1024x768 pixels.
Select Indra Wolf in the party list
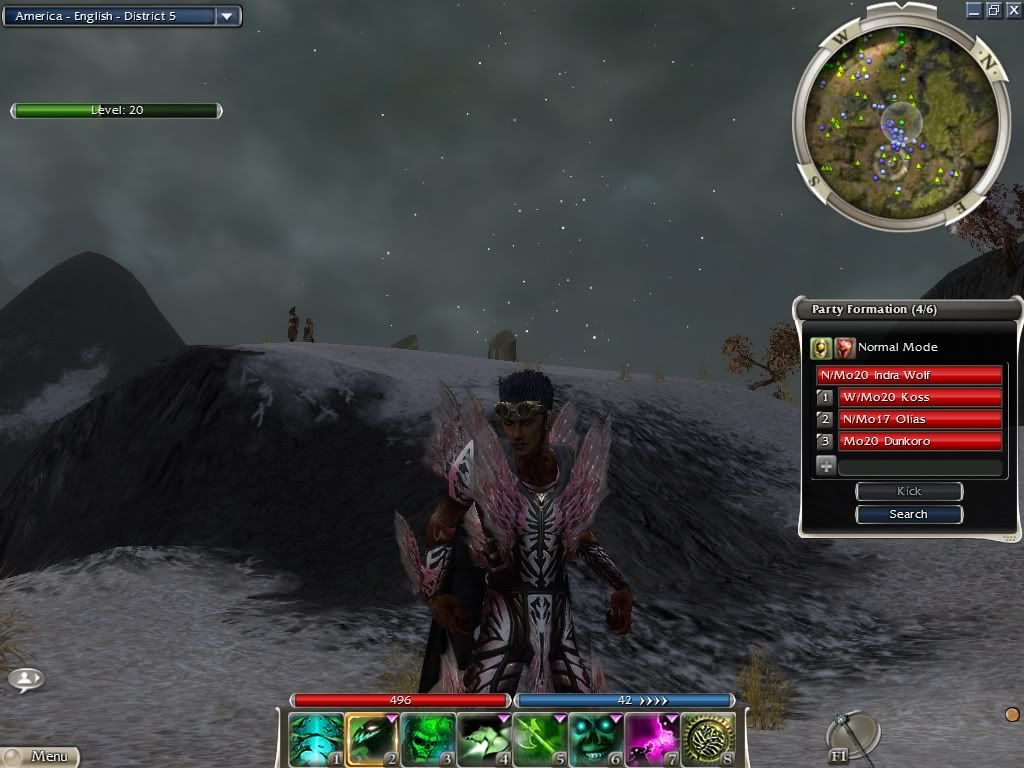pyautogui.click(x=909, y=375)
